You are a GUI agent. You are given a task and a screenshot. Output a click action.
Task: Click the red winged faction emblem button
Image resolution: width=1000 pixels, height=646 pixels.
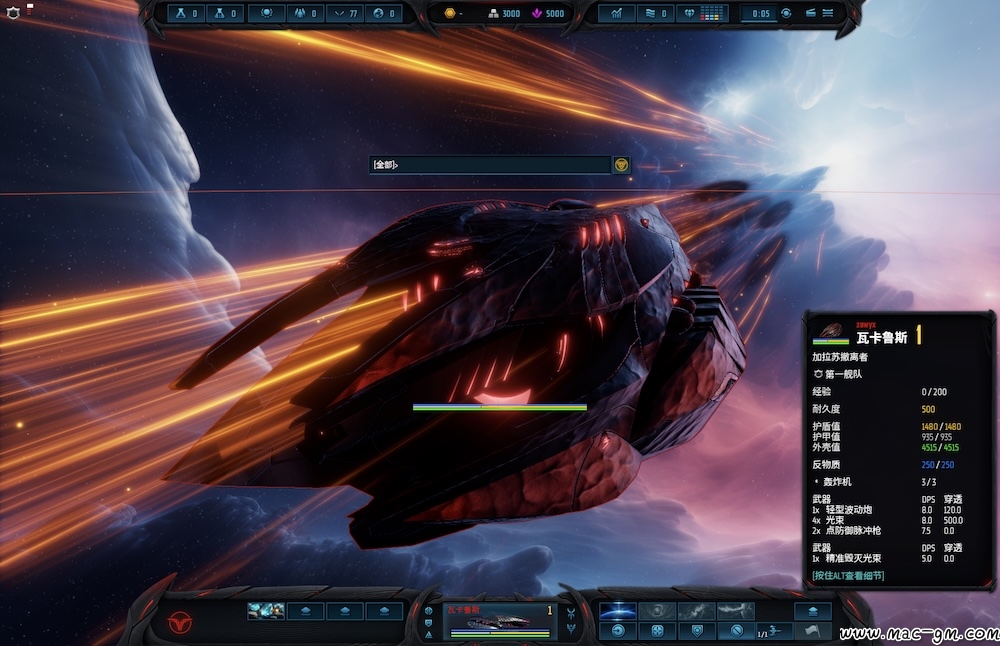point(178,622)
